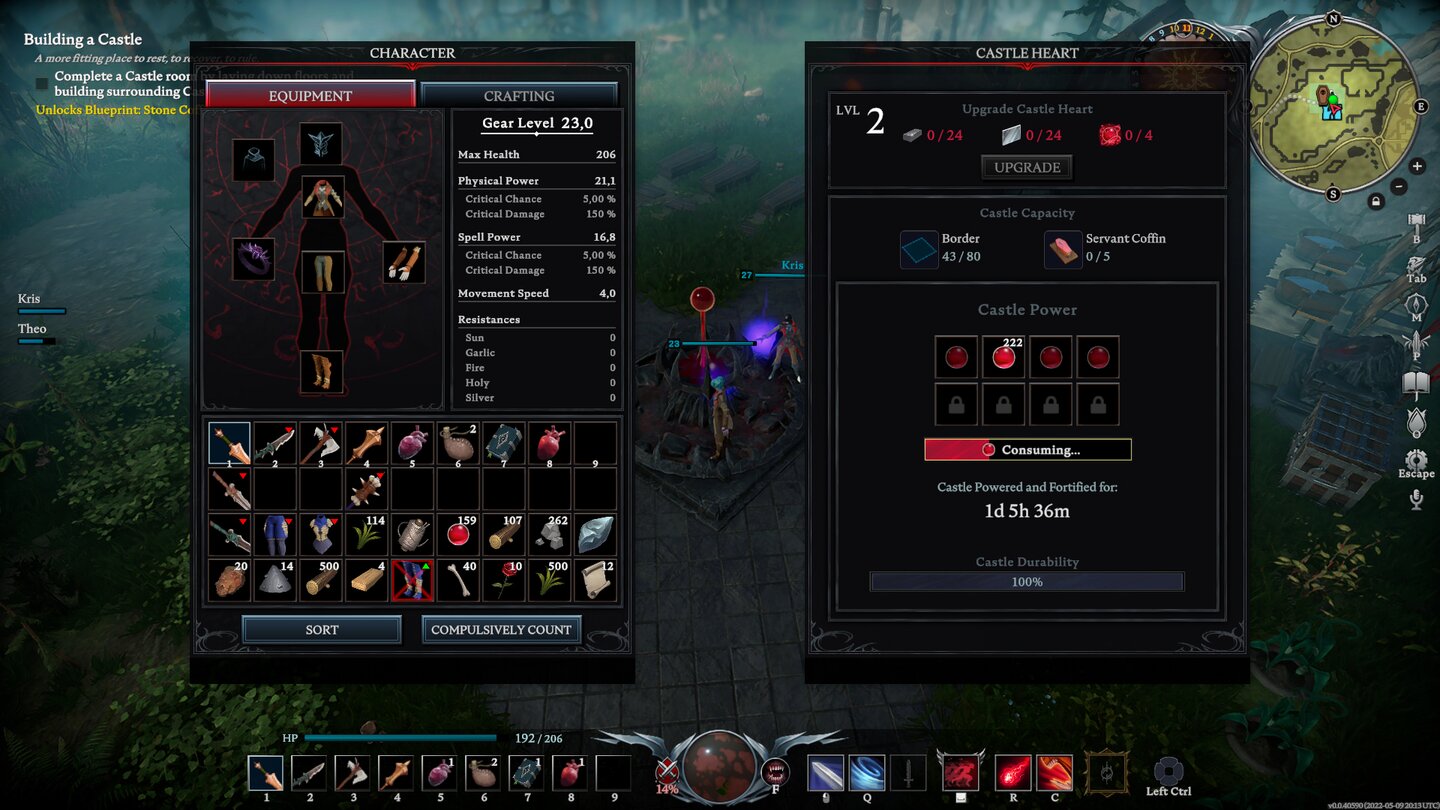The height and width of the screenshot is (810, 1440).
Task: Select the blue spellbook in inventory
Action: [504, 442]
